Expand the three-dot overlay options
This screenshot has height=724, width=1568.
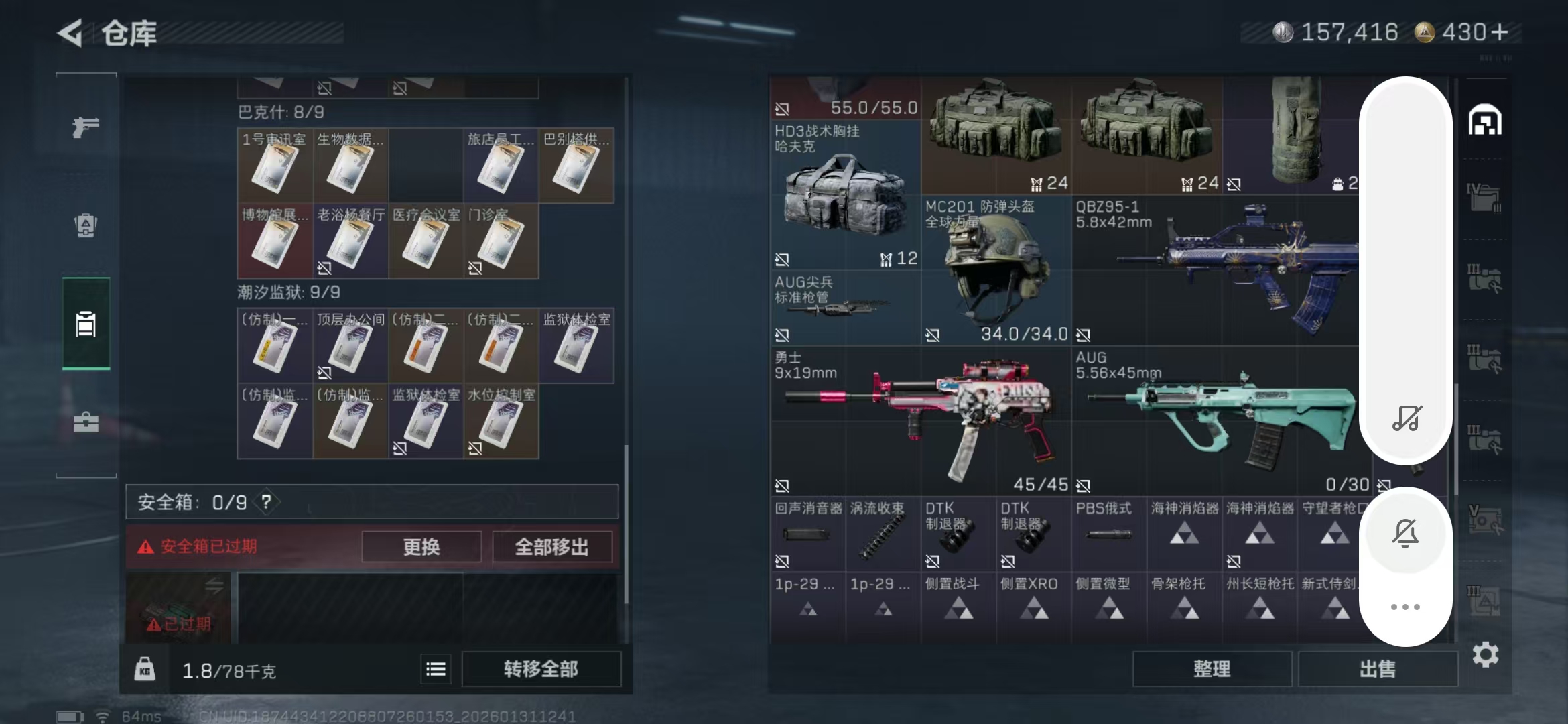click(1407, 607)
